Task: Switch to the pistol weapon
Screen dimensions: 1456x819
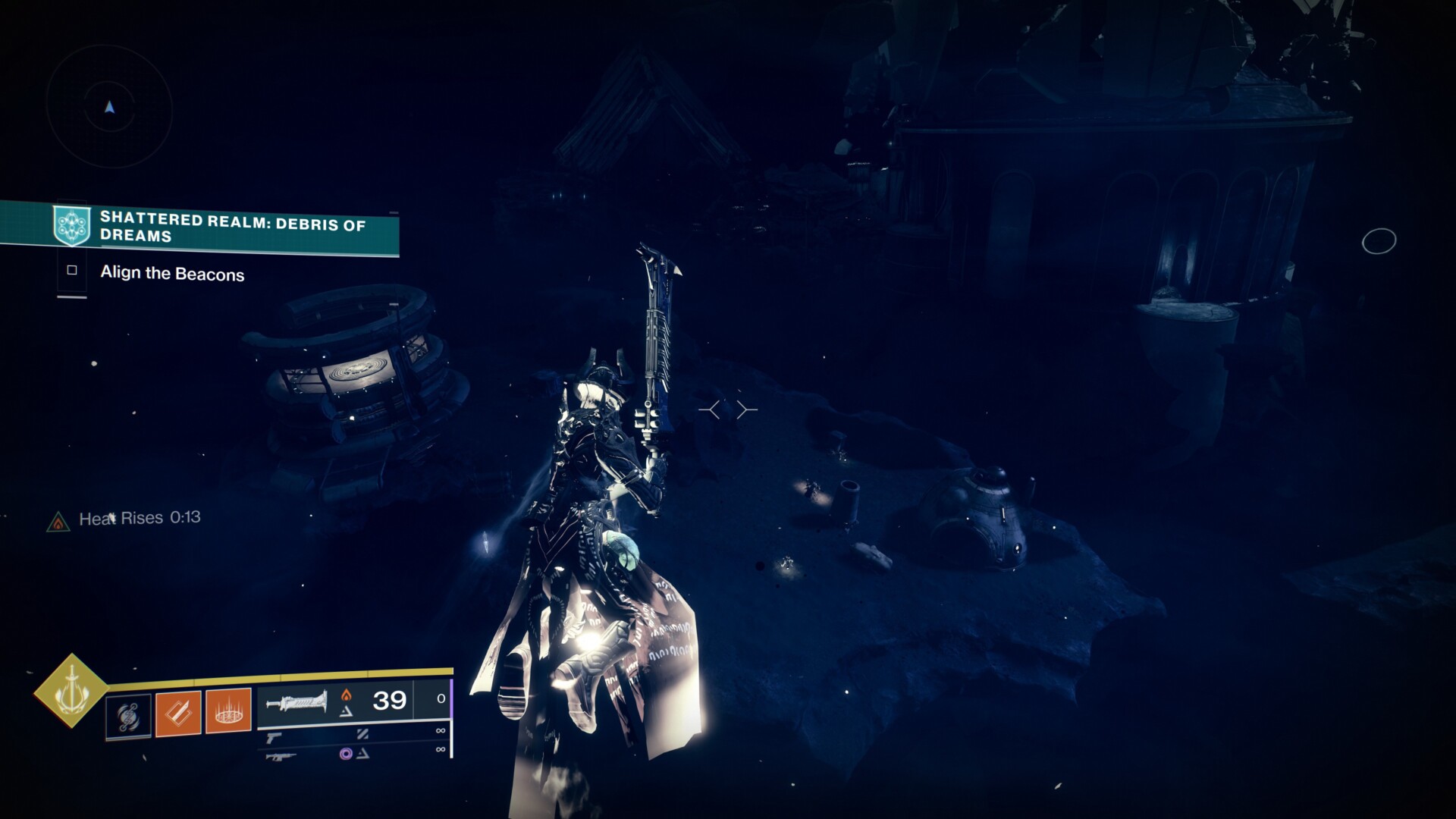Action: tap(274, 736)
